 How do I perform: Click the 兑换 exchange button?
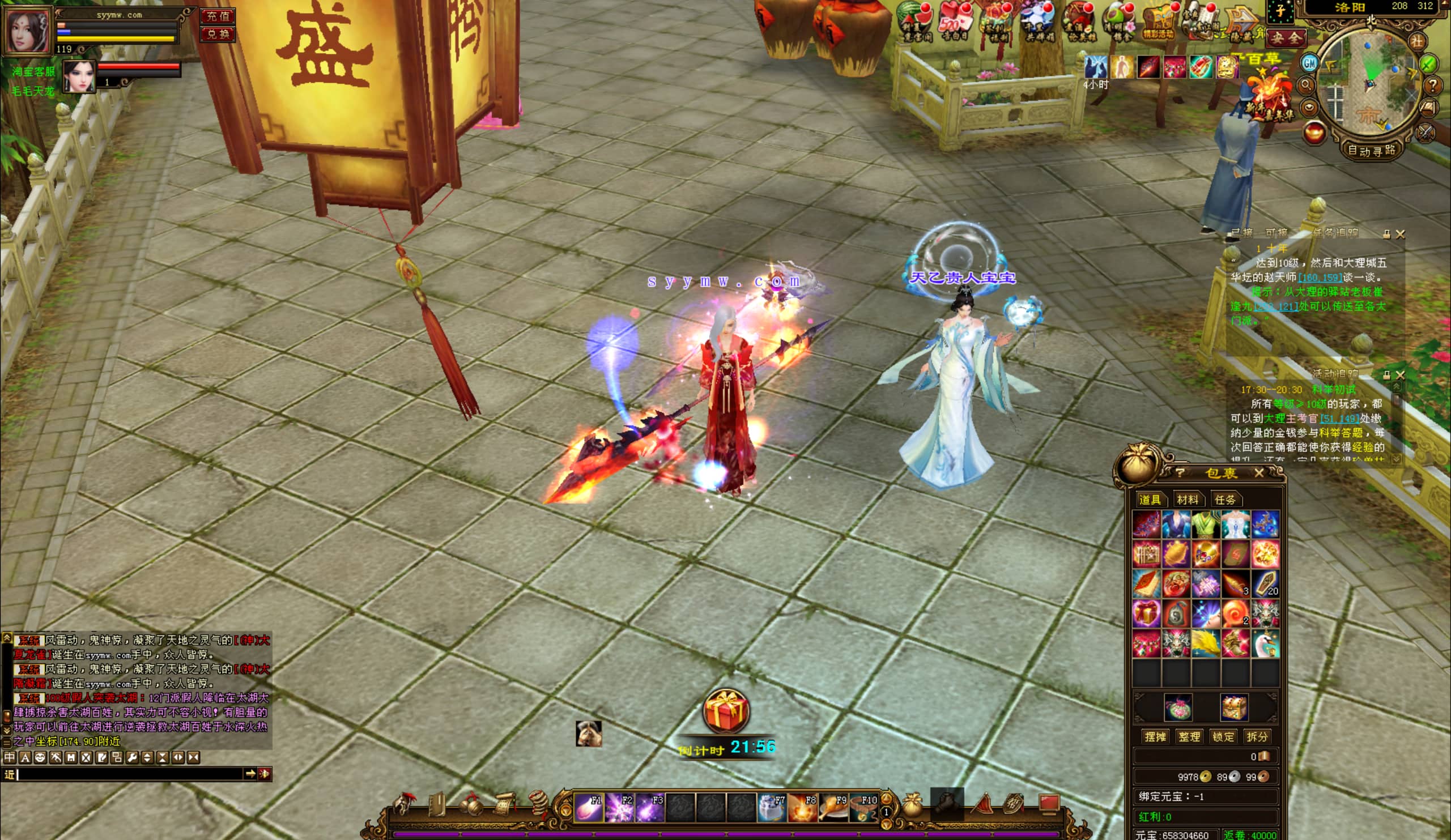(x=218, y=34)
